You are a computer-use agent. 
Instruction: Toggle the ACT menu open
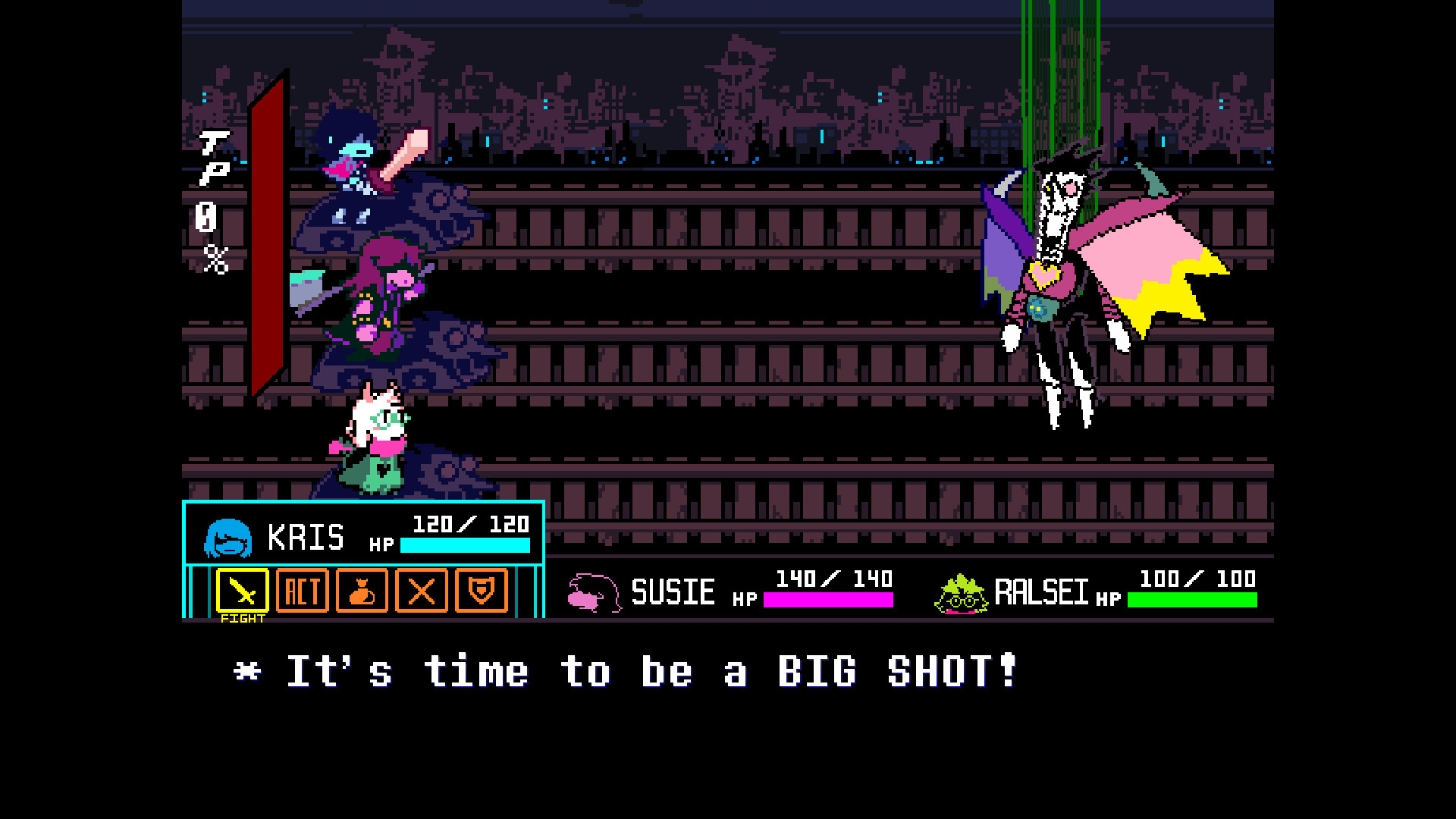click(x=303, y=591)
